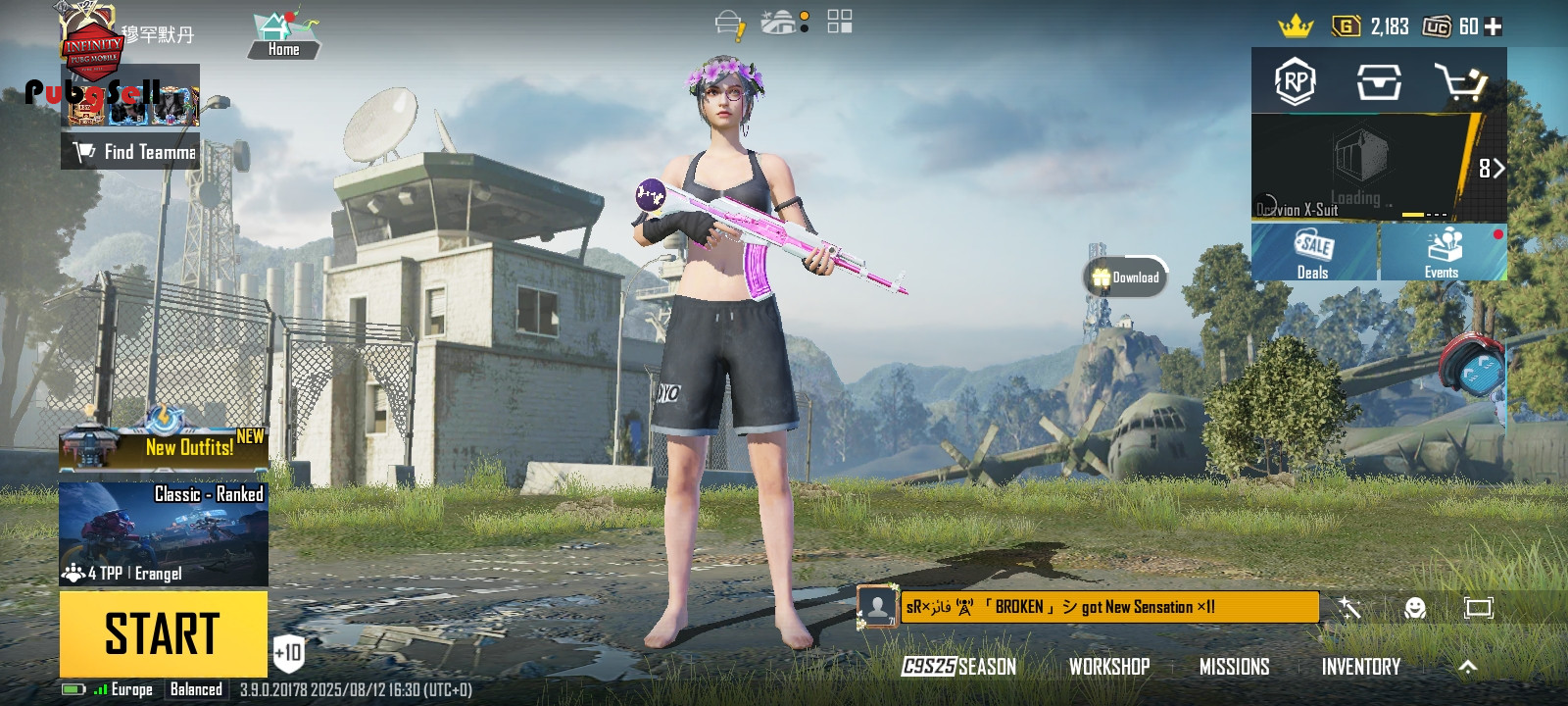Screen dimensions: 1568x706
Task: Go to the Home house icon
Action: 283,35
